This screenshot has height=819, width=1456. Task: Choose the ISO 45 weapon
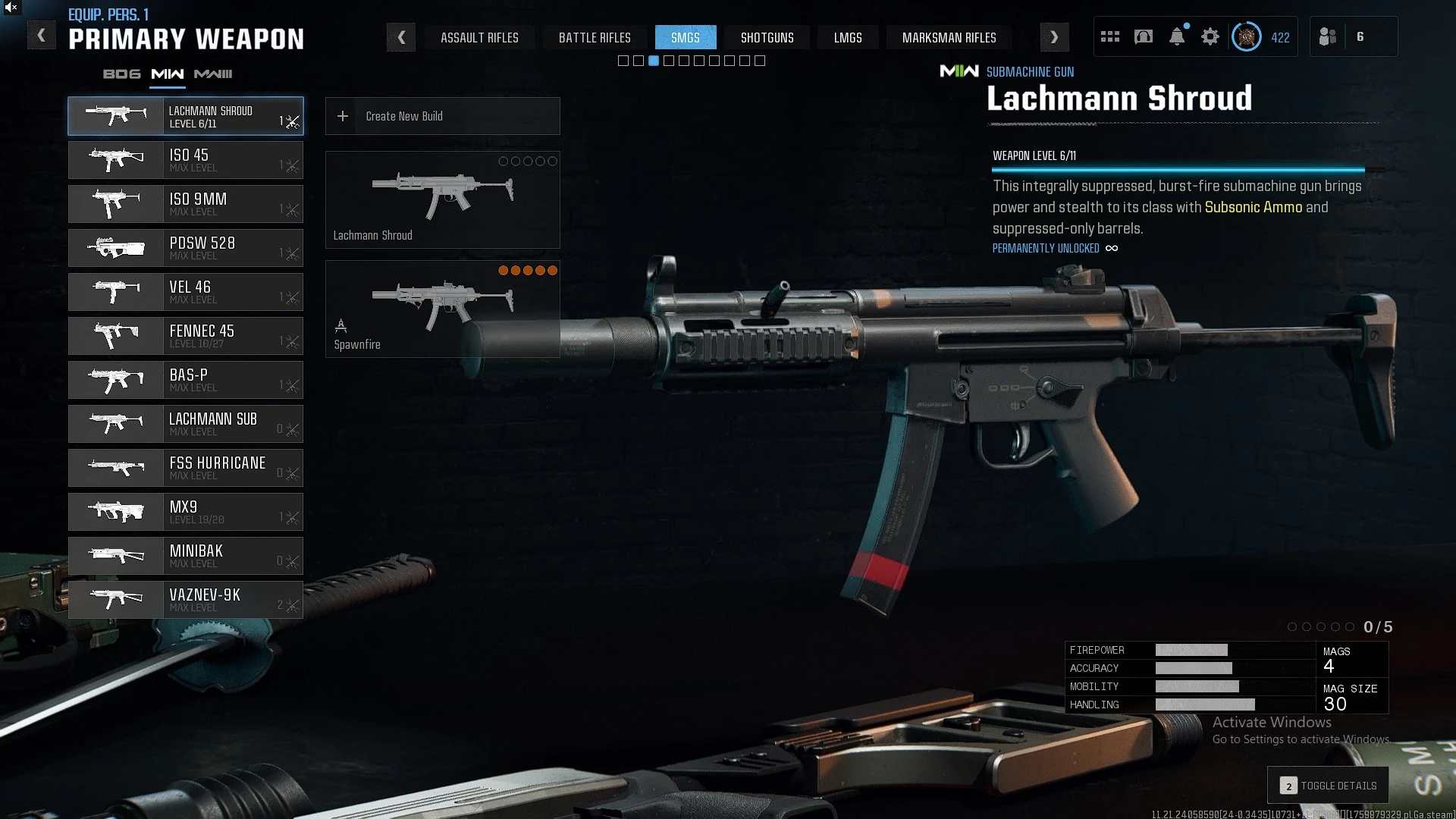[x=186, y=160]
